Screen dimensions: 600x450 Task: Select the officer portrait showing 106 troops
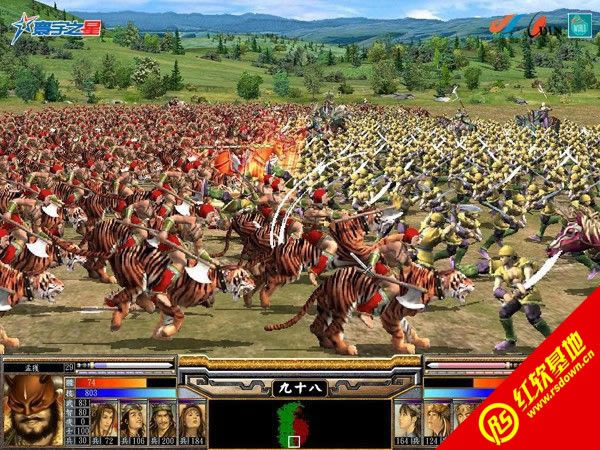133,418
